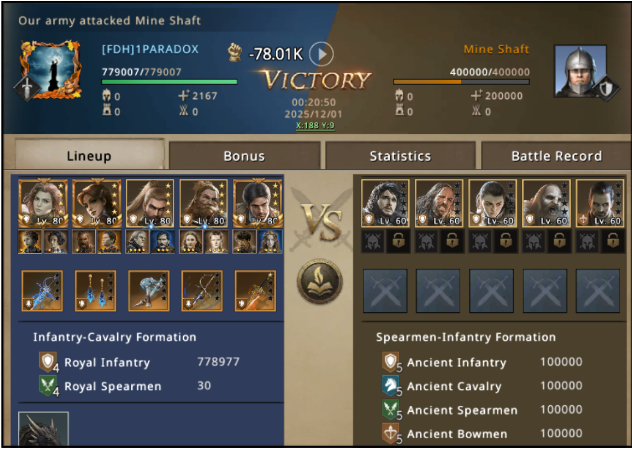Switch to the Lineup tab

point(88,156)
